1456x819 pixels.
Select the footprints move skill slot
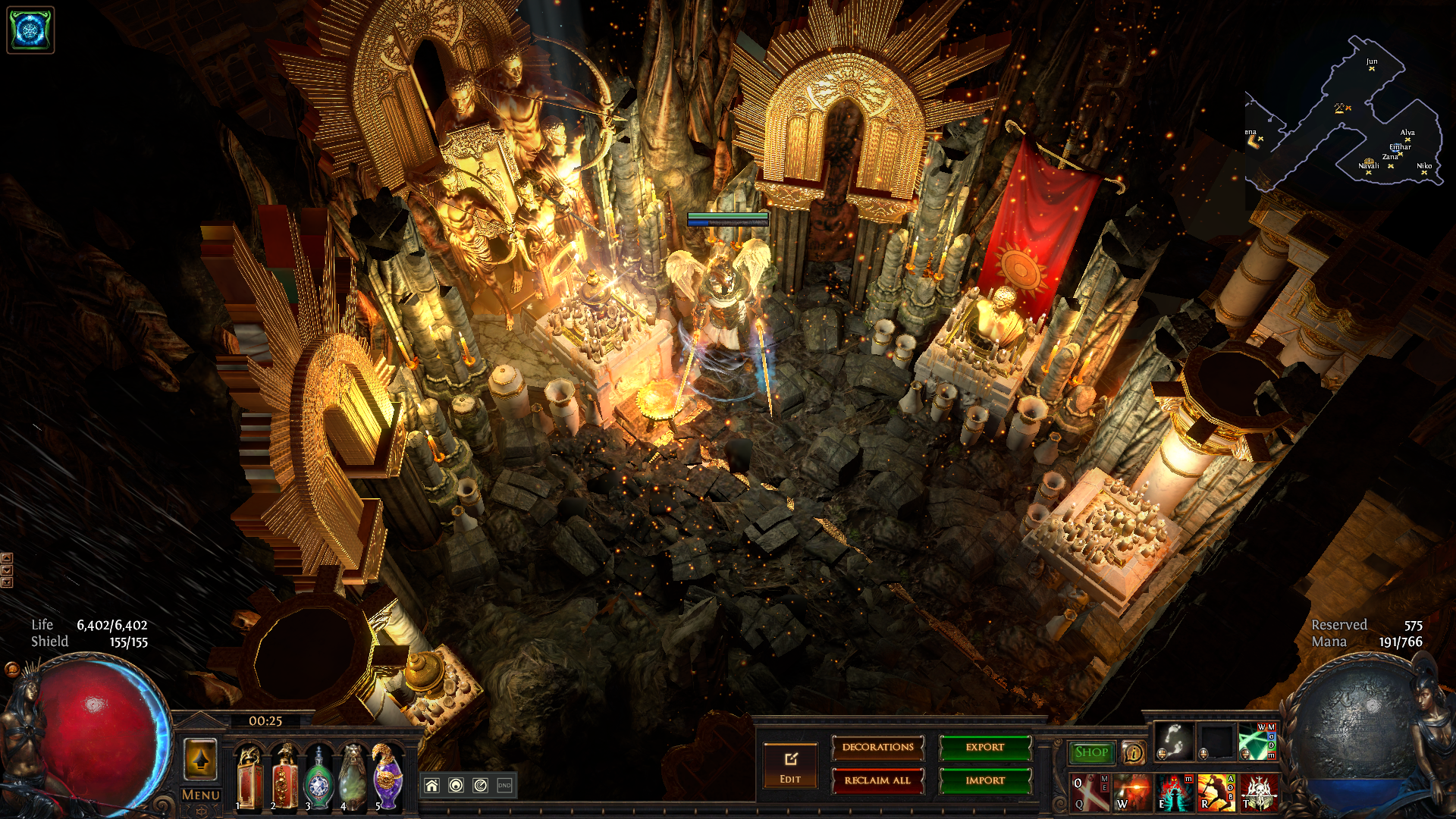pyautogui.click(x=1174, y=742)
